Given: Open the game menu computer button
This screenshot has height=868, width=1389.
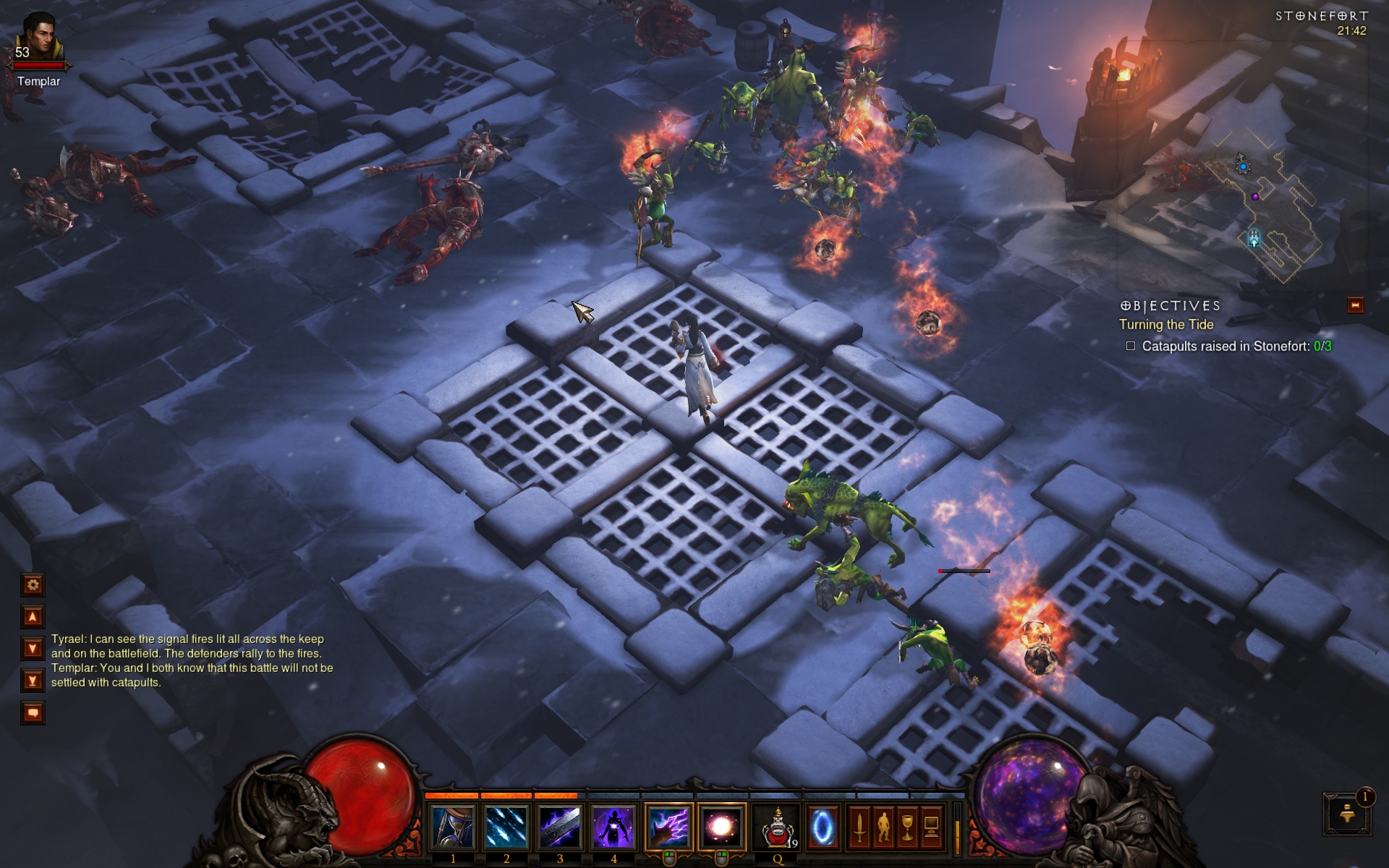Looking at the screenshot, I should tap(932, 827).
